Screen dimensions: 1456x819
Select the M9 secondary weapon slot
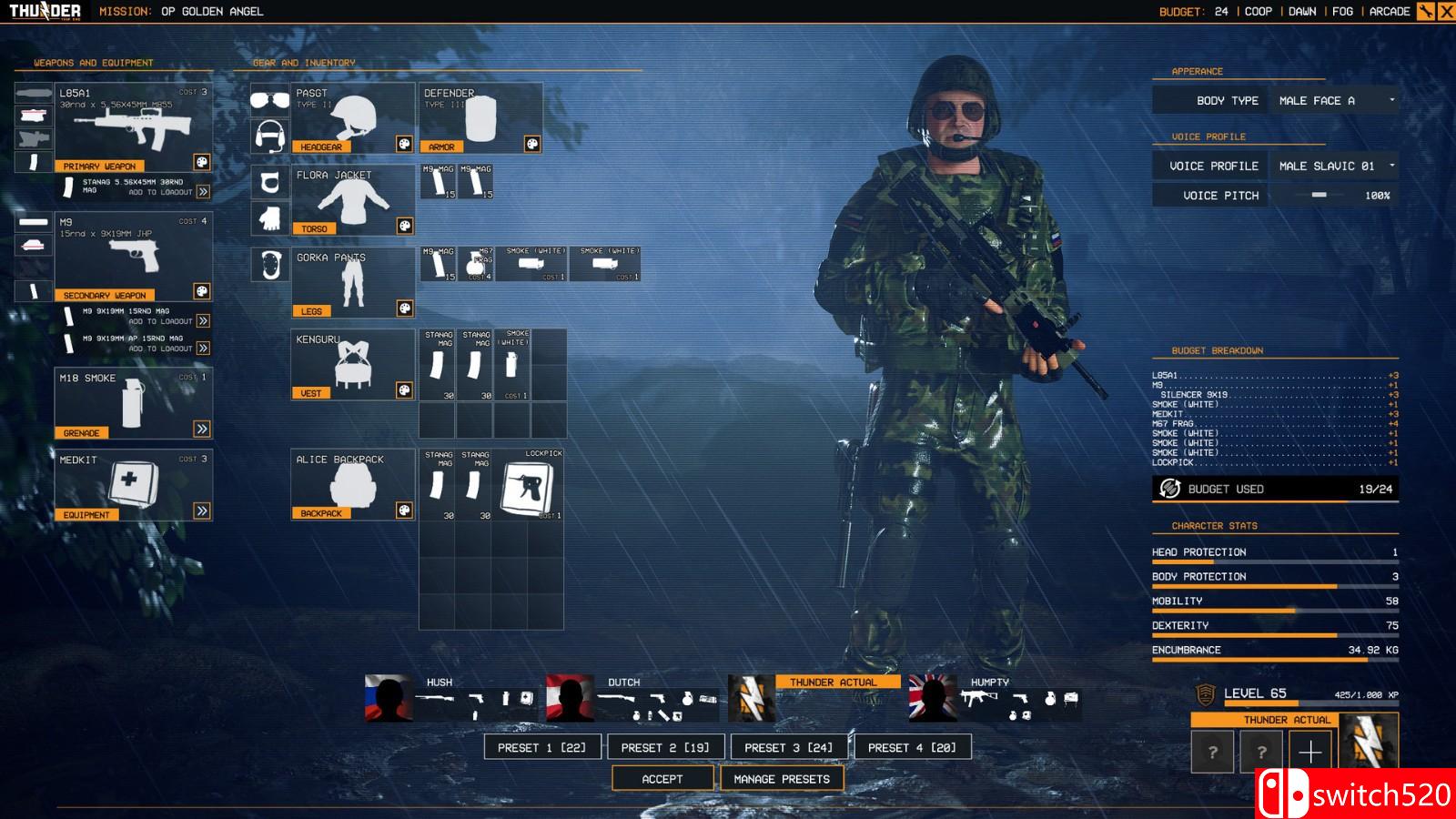point(134,257)
